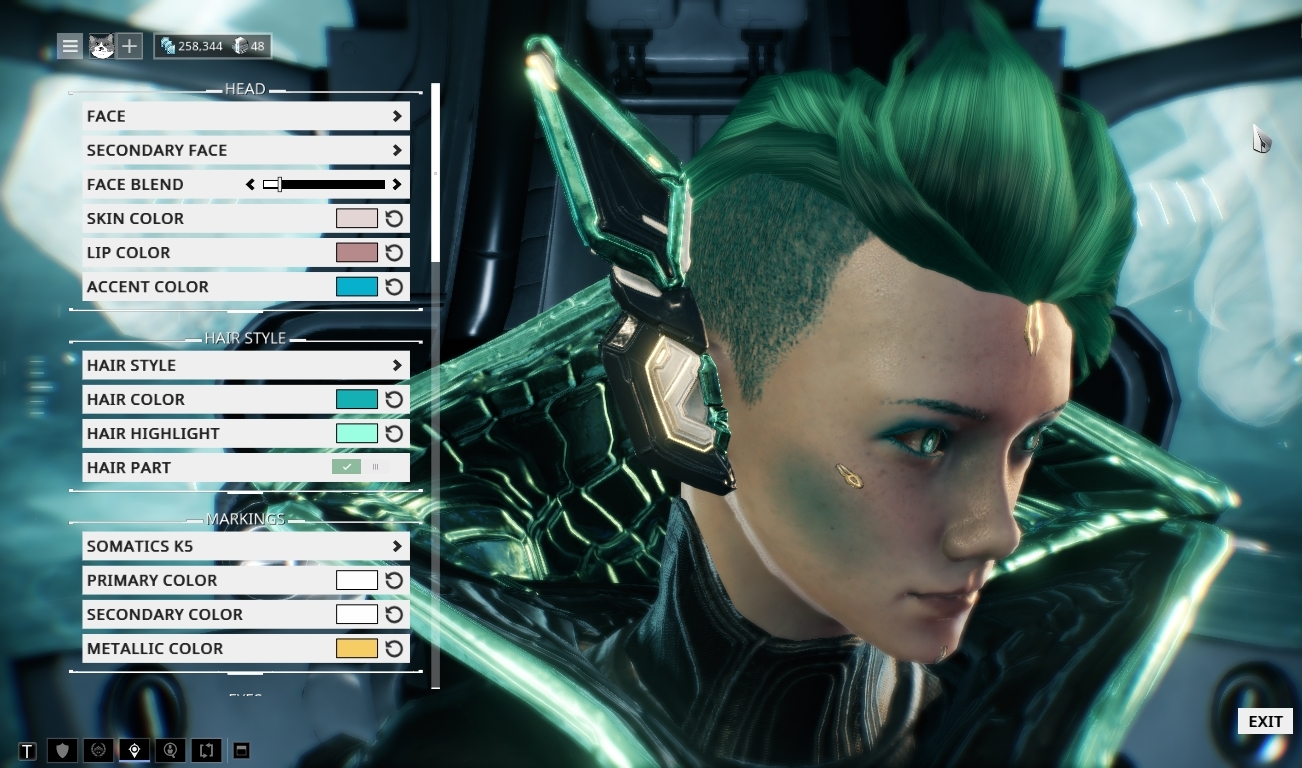Open the hamburger main menu
The width and height of the screenshot is (1302, 768).
tap(69, 45)
